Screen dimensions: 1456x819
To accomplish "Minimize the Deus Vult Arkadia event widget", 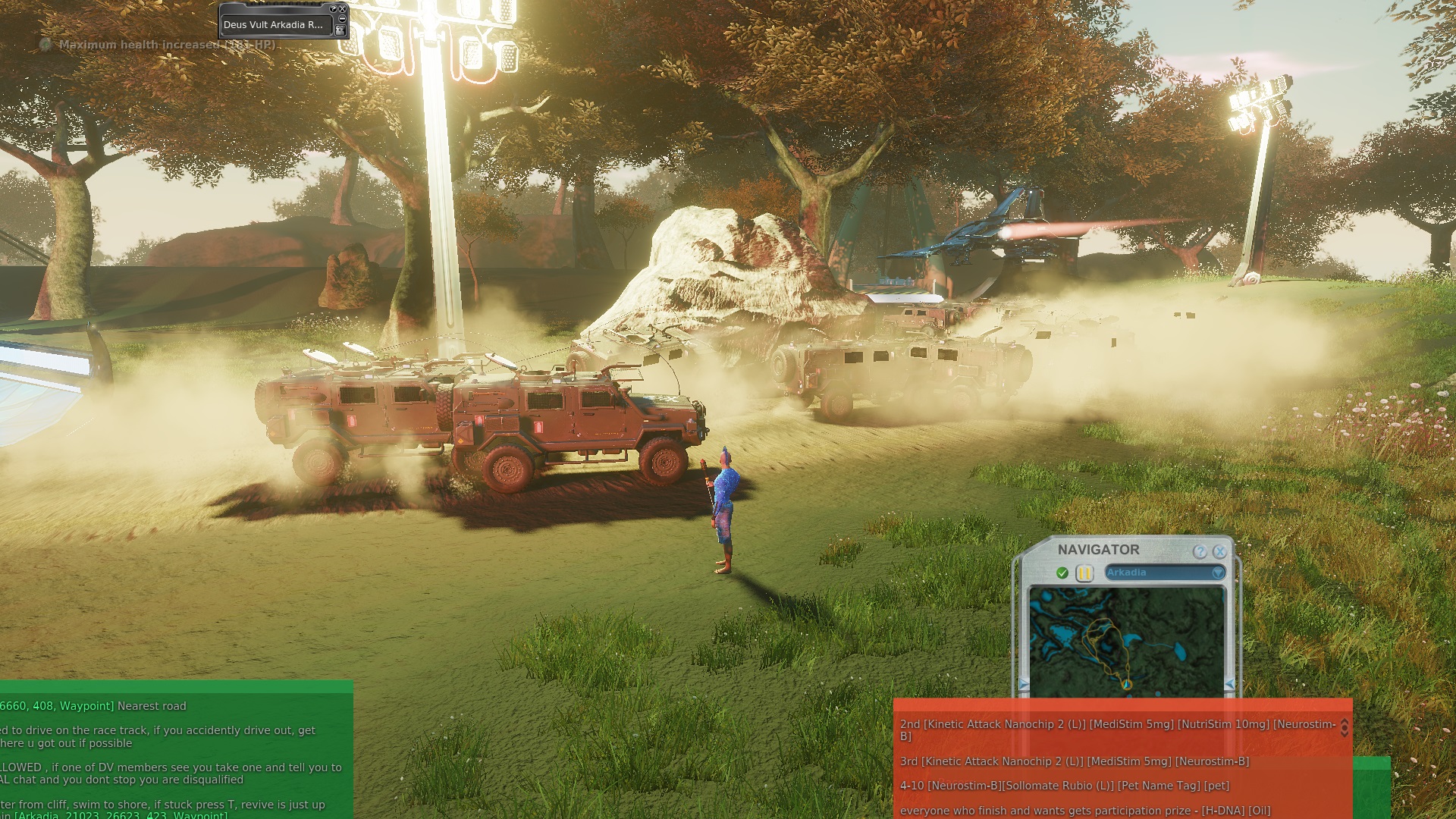I will tap(342, 19).
